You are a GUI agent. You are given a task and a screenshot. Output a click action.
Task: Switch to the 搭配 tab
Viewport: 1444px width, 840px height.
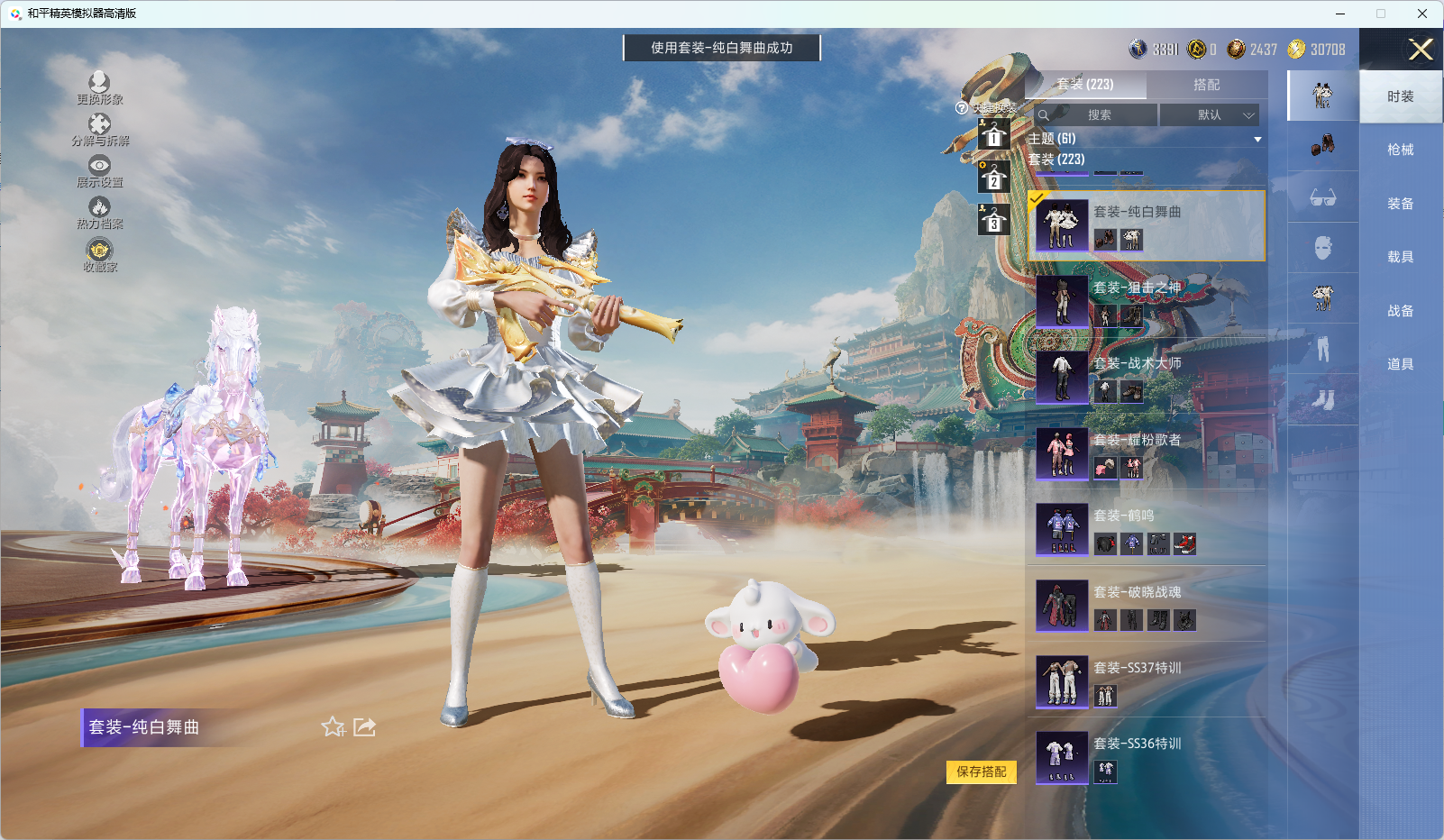click(x=1208, y=84)
